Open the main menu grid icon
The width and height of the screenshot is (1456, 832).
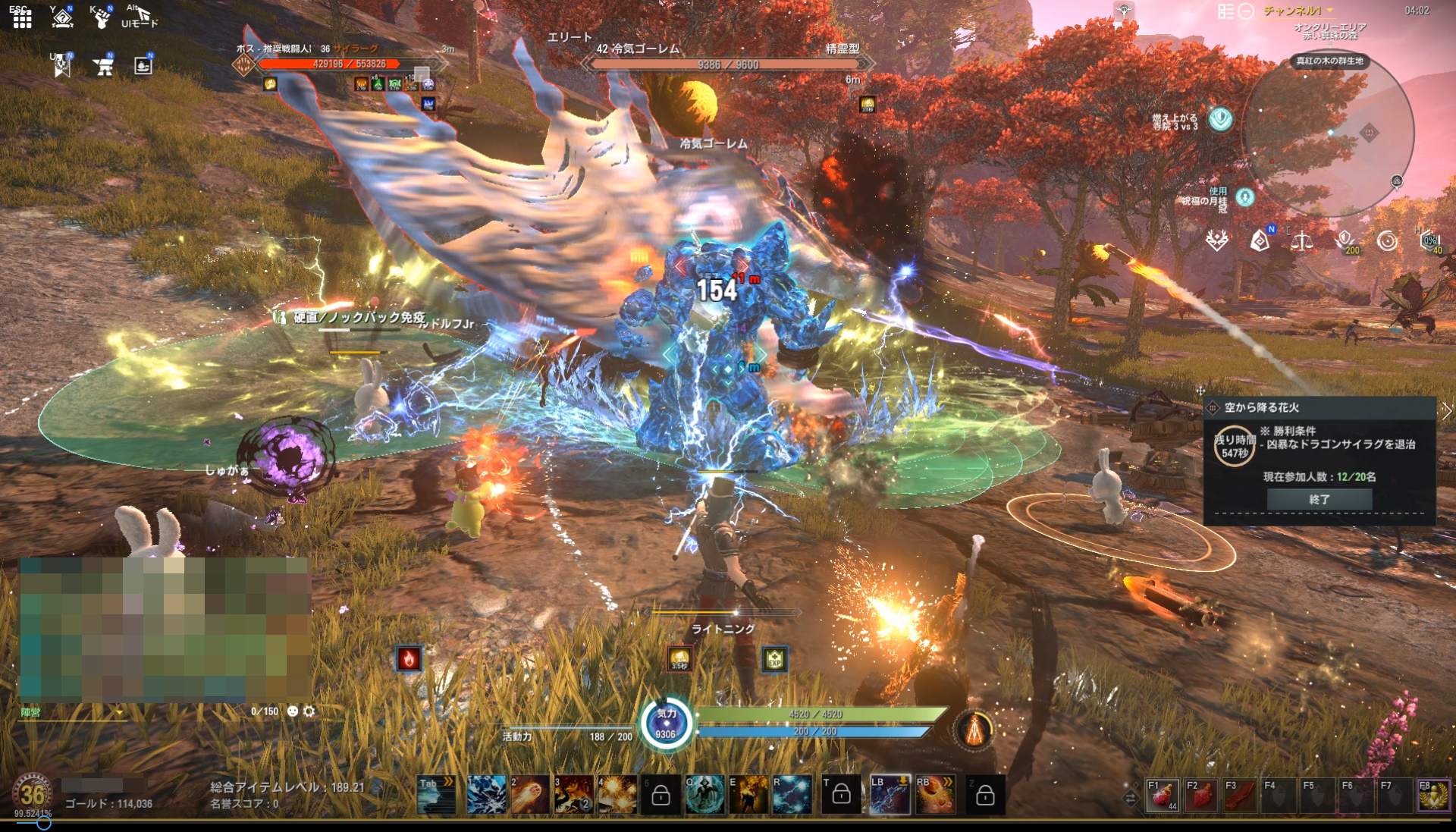pyautogui.click(x=22, y=18)
